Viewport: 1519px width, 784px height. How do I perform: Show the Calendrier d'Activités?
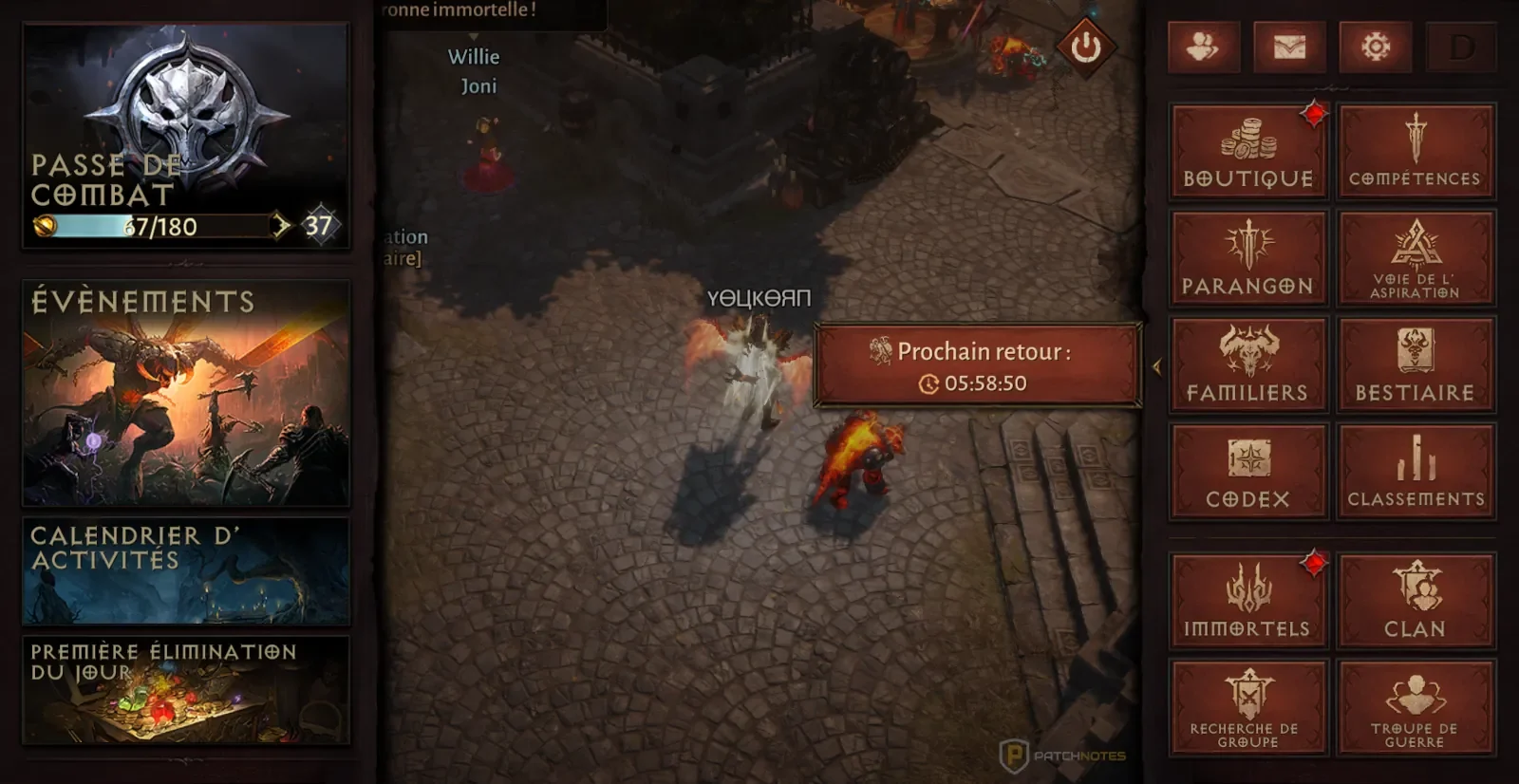tap(186, 570)
